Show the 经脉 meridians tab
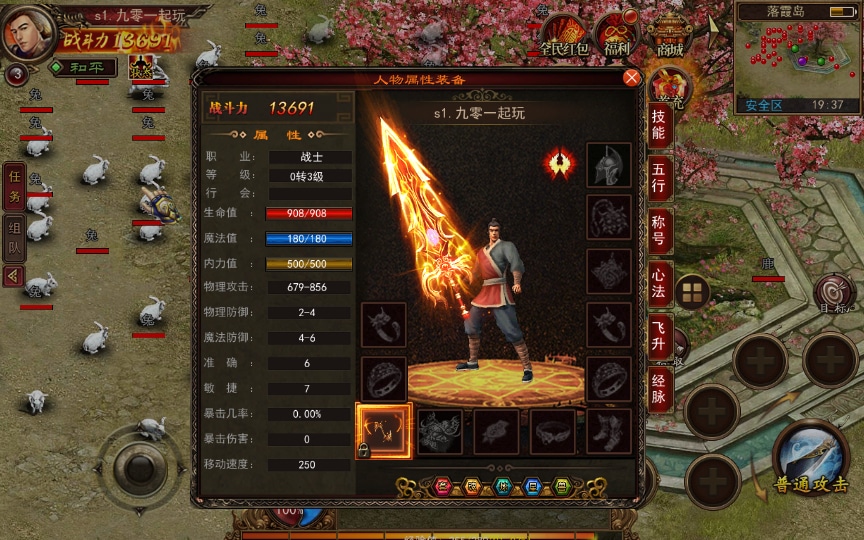The height and width of the screenshot is (540, 864). tap(659, 387)
